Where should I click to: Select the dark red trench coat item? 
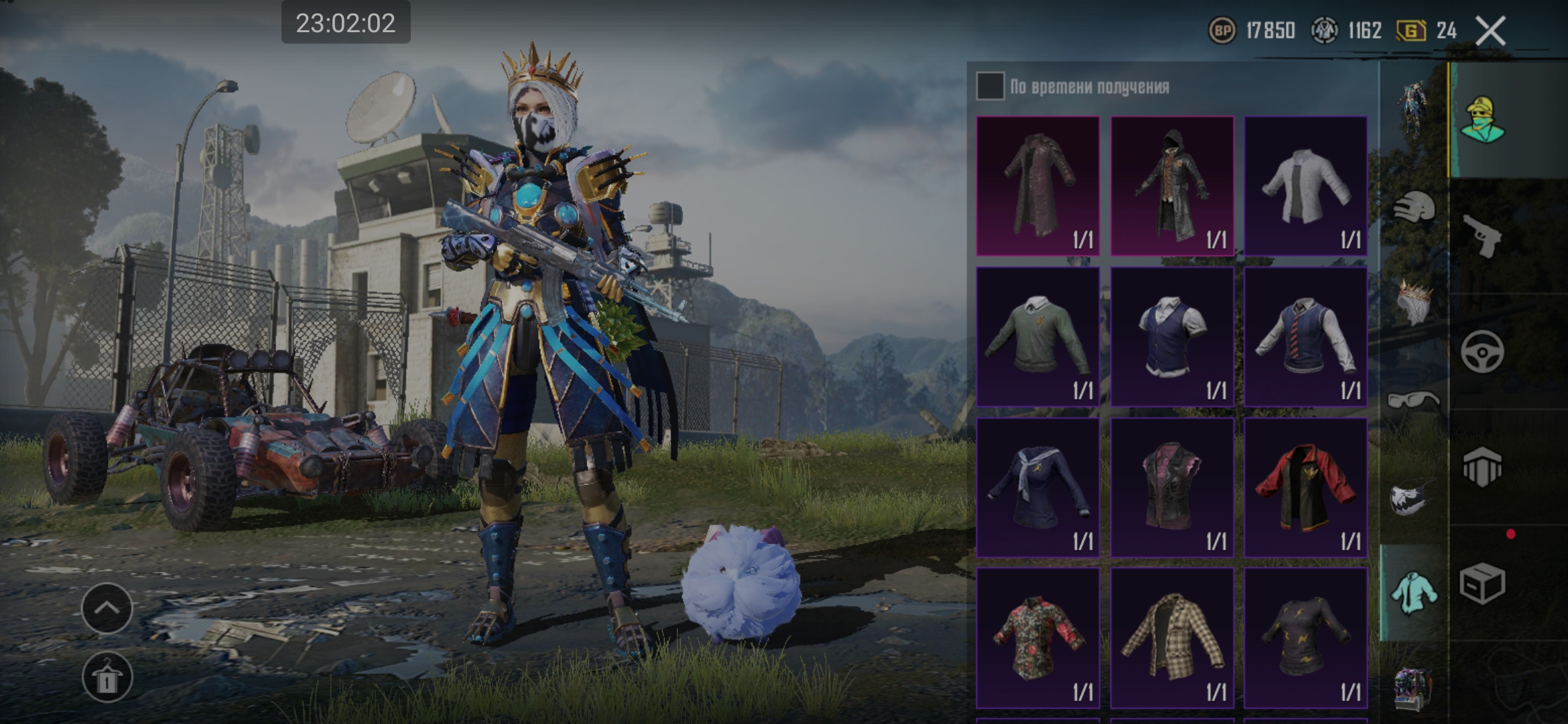pos(1037,186)
